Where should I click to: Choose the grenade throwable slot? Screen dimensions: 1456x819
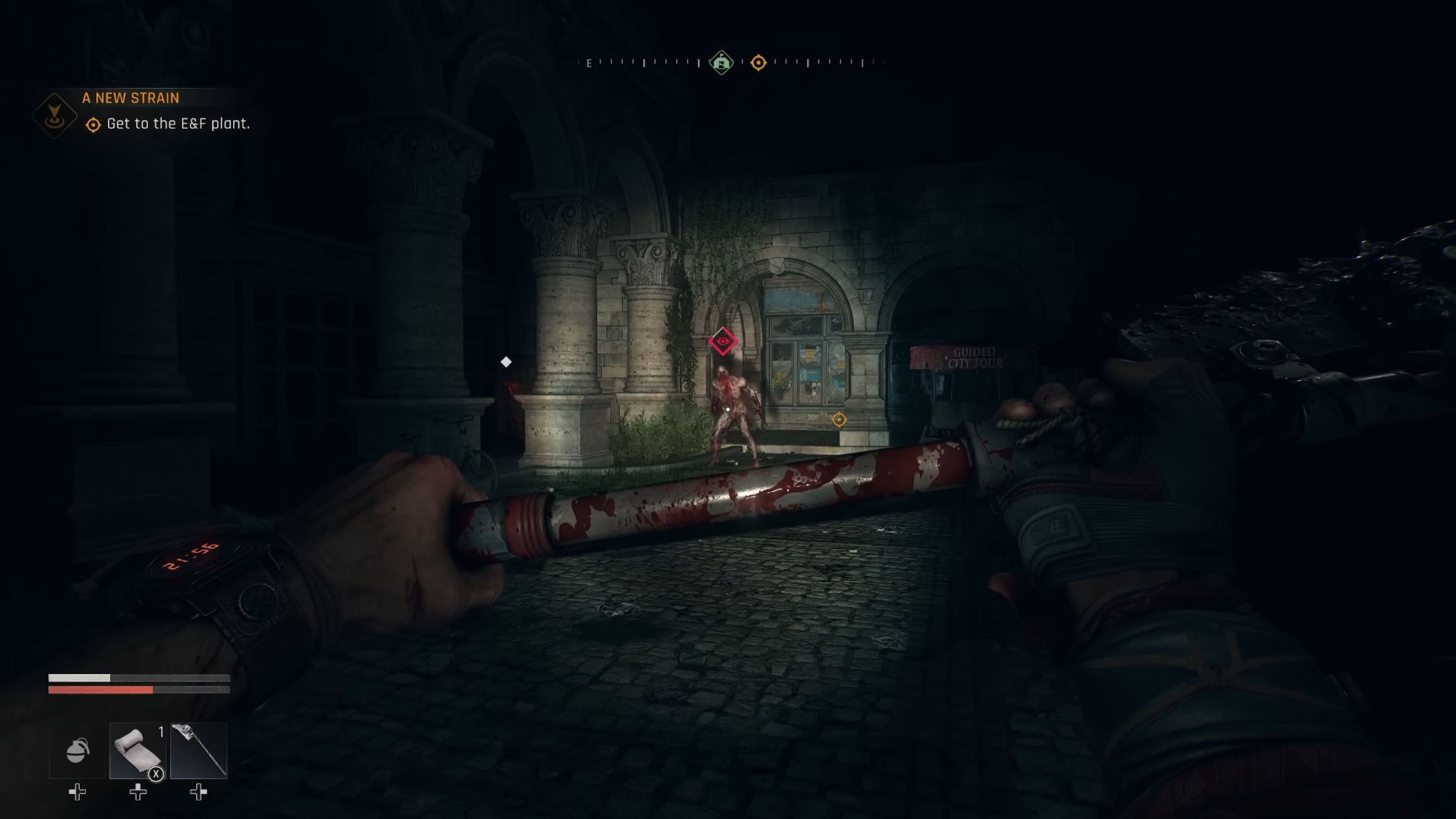pos(77,751)
